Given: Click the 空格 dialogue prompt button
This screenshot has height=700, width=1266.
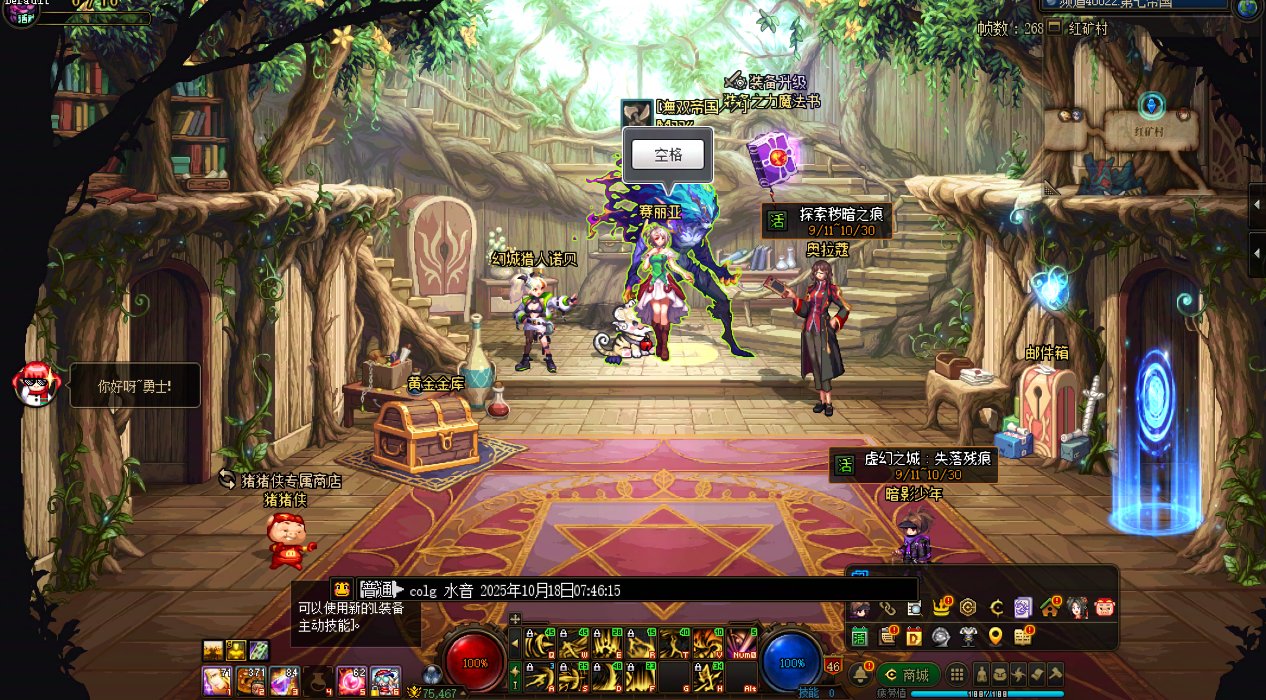Looking at the screenshot, I should pos(668,155).
